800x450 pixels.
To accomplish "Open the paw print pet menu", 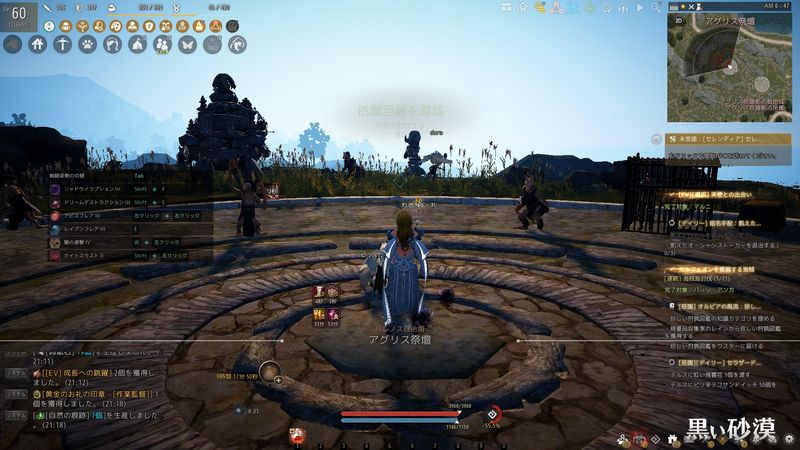I will 88,44.
